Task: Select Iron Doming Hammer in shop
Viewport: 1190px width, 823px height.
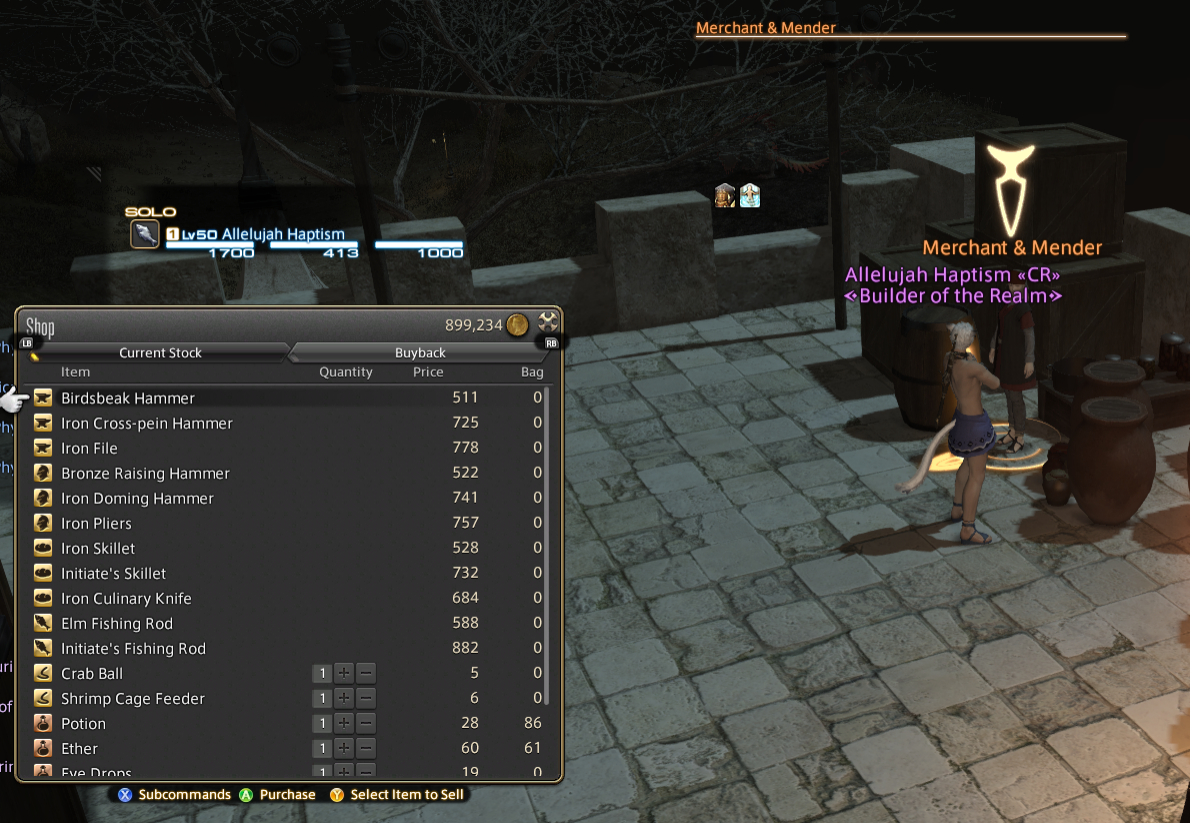Action: (137, 498)
